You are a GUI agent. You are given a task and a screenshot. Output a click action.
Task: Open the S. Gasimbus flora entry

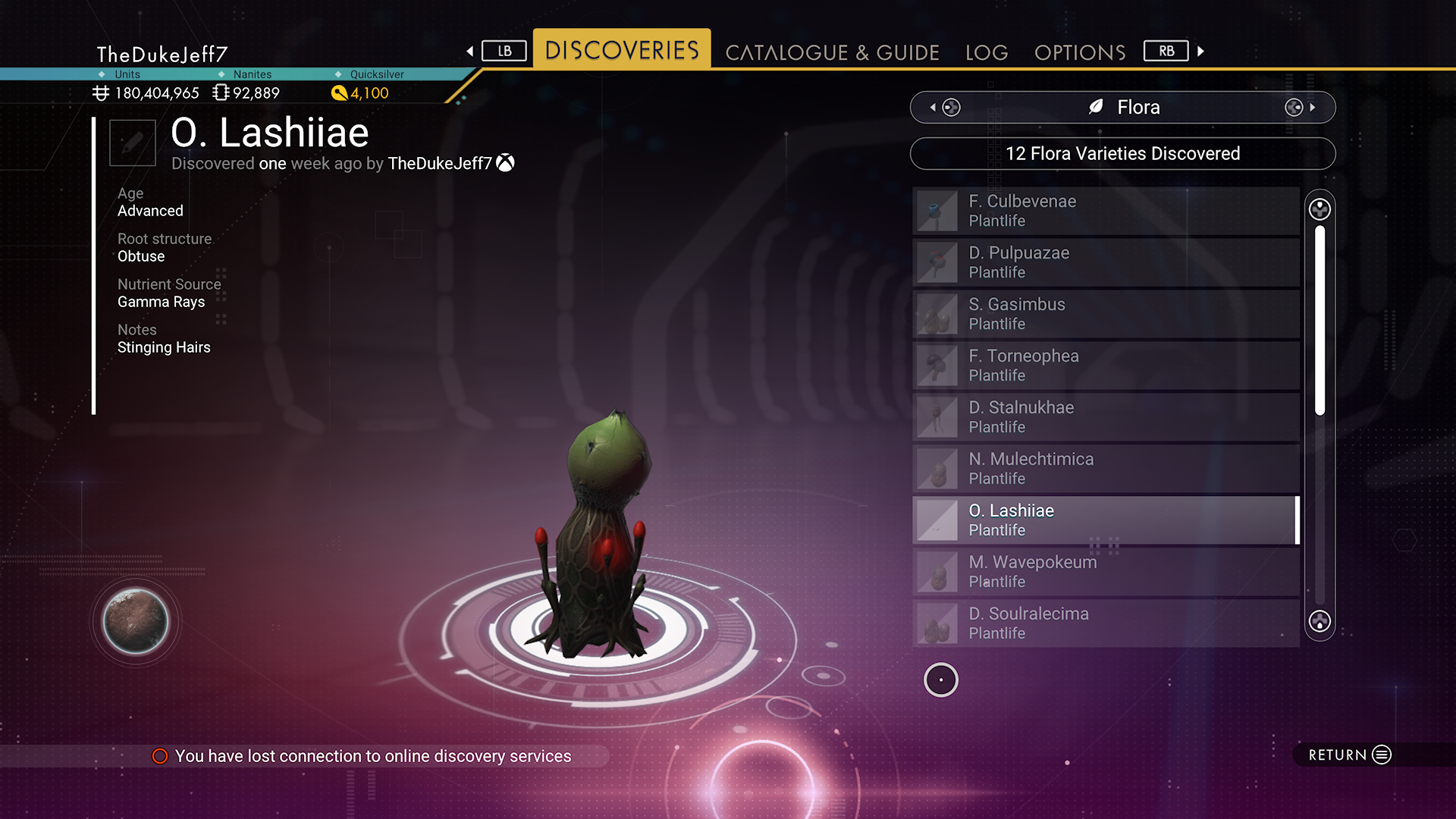point(1106,314)
